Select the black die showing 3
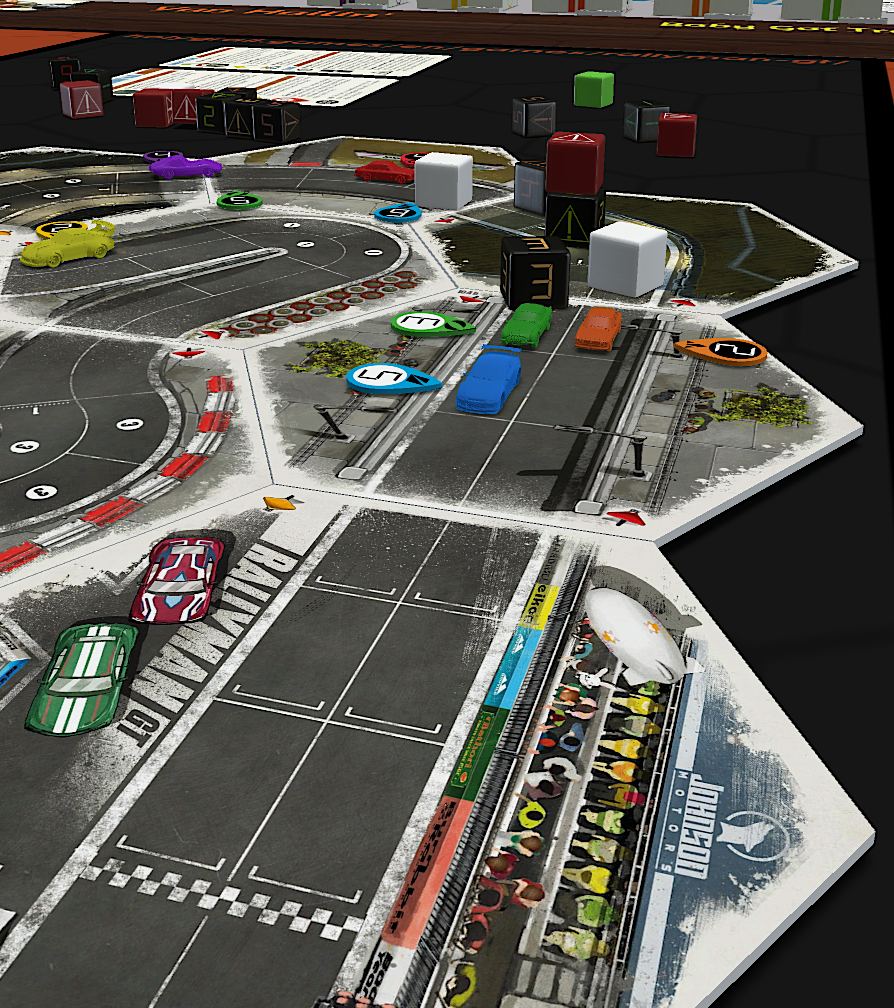The width and height of the screenshot is (894, 1008). (x=535, y=271)
